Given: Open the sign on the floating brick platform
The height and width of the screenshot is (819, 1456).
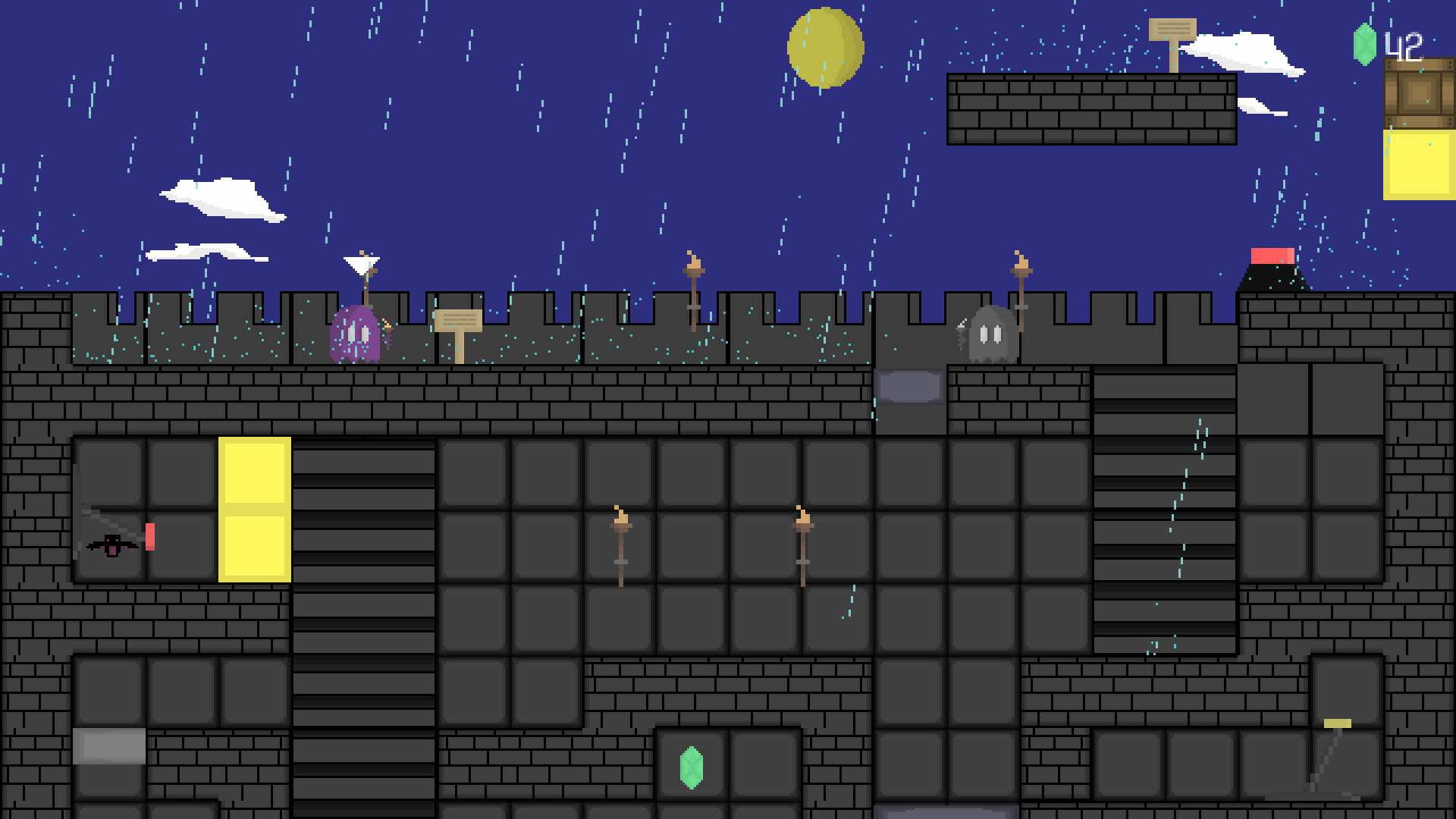Looking at the screenshot, I should (1172, 30).
